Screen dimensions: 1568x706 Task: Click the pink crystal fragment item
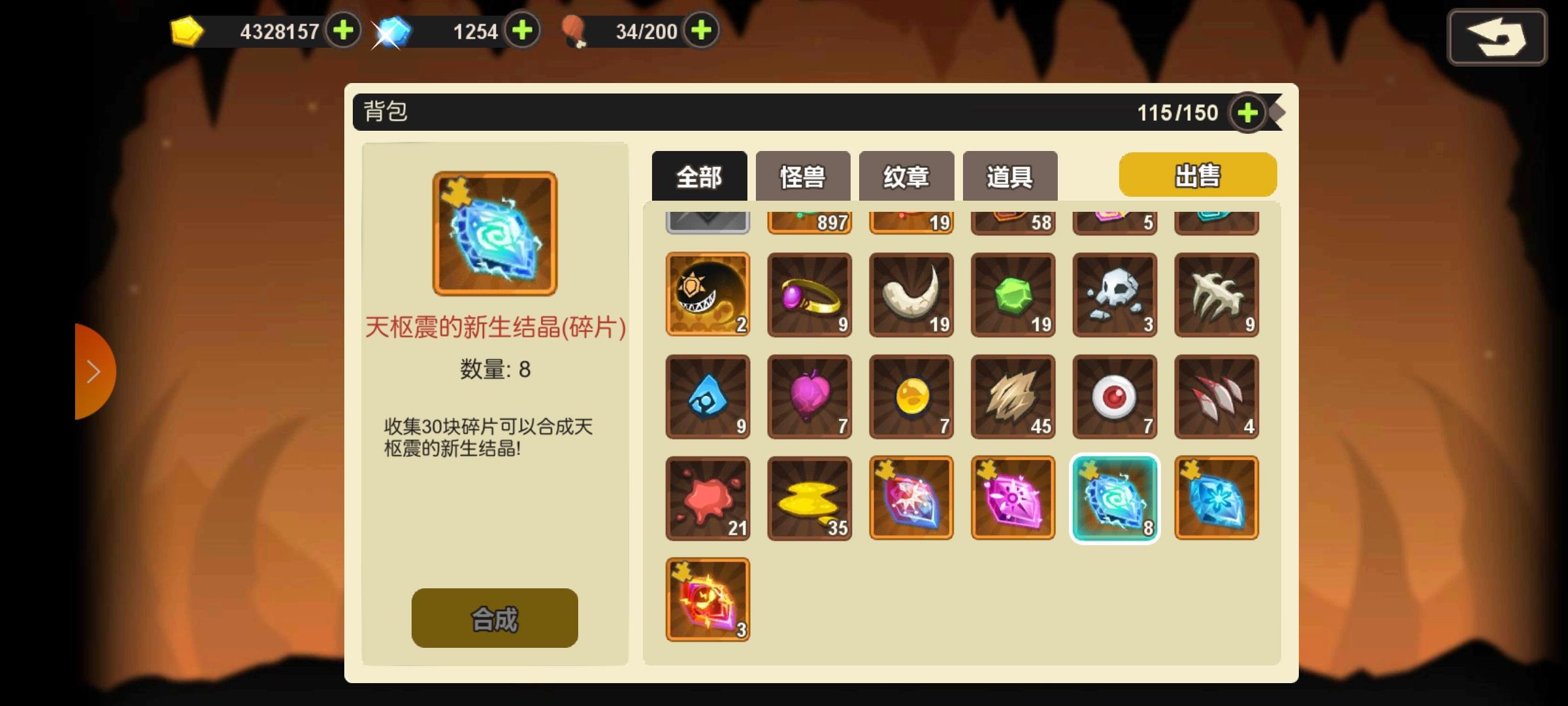1013,498
